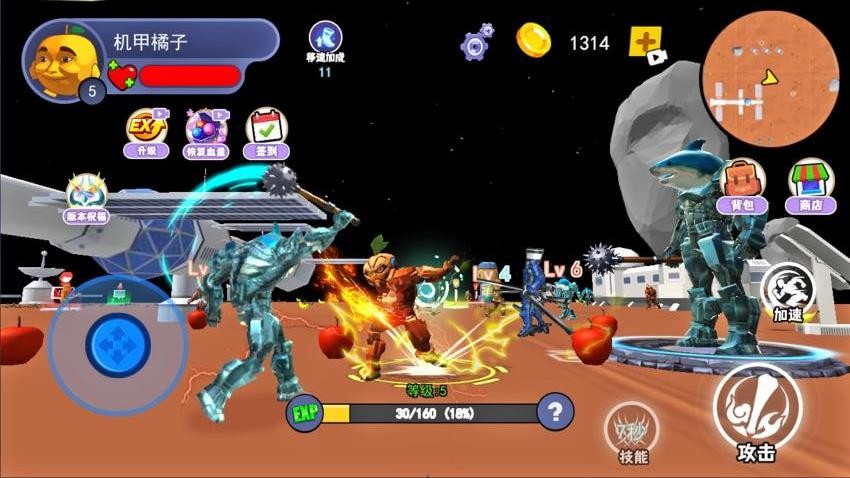Select the 恢复血量 restore health icon

206,133
